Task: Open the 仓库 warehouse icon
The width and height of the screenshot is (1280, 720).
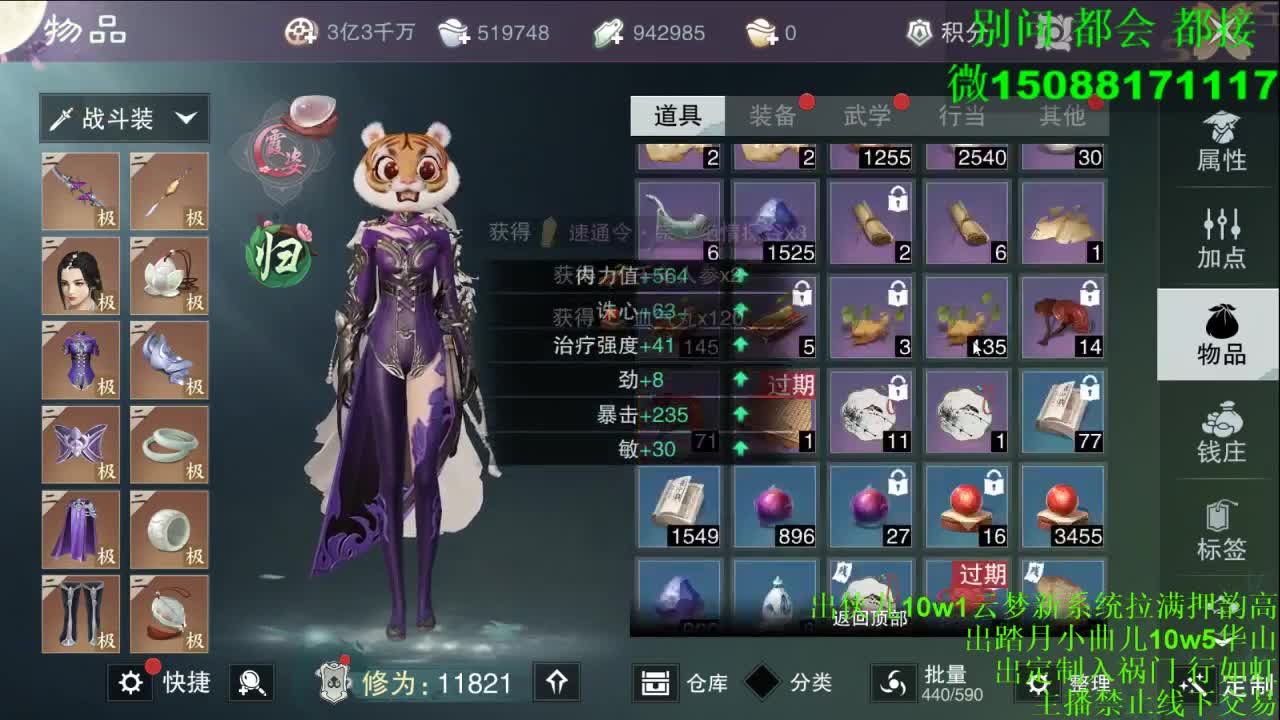Action: point(655,683)
